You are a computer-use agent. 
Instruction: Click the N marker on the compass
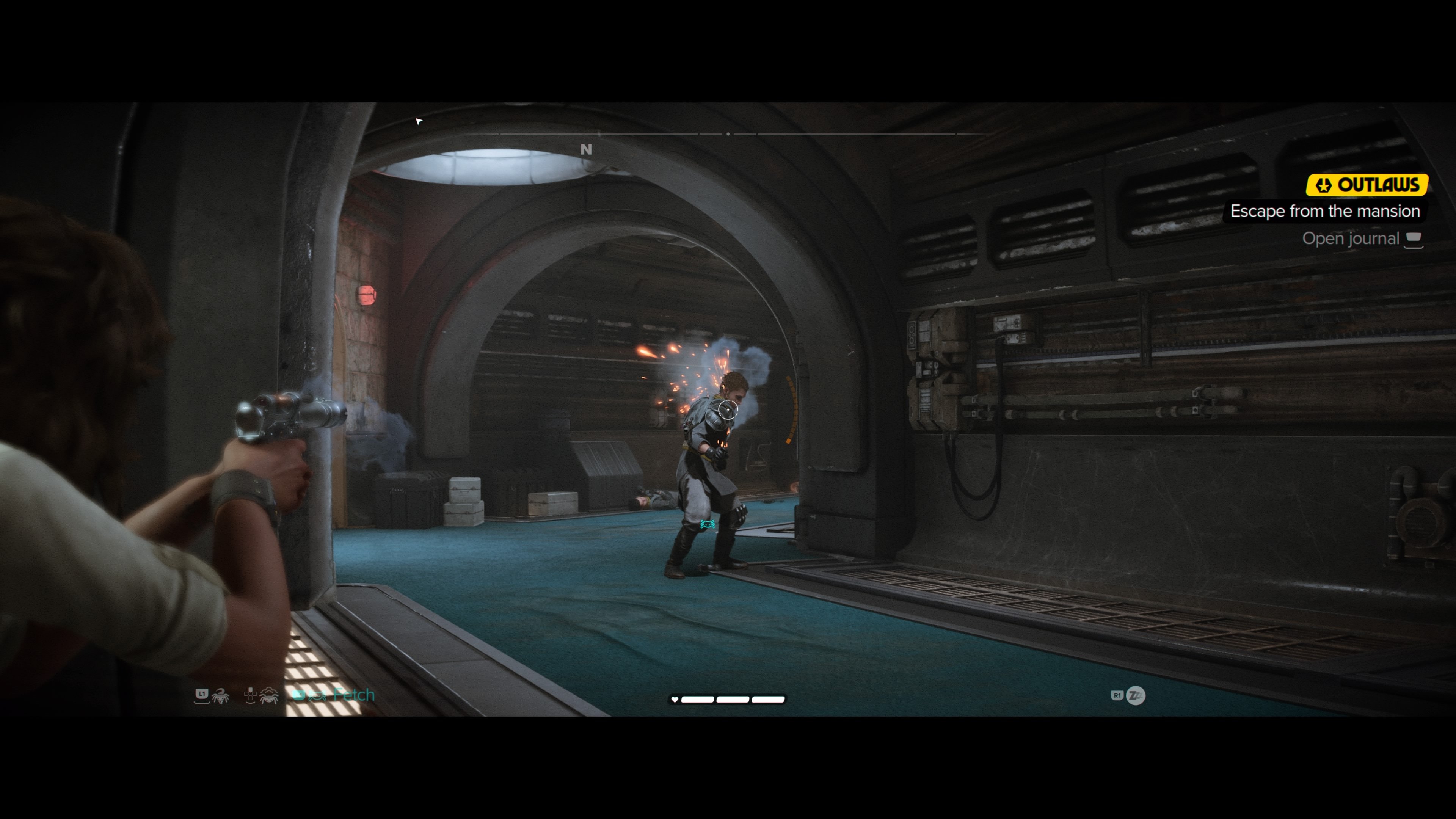coord(586,150)
